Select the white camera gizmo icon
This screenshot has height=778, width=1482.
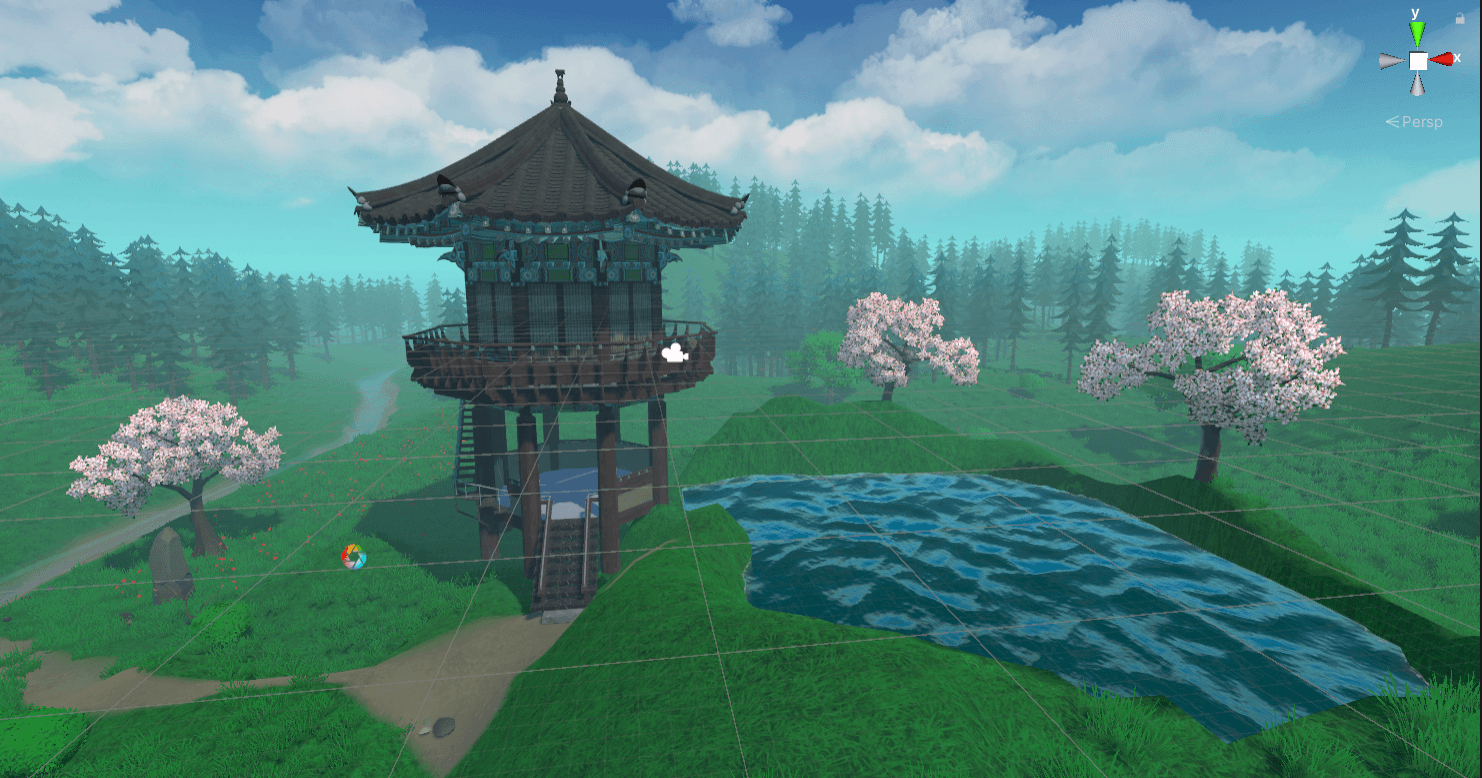point(676,353)
